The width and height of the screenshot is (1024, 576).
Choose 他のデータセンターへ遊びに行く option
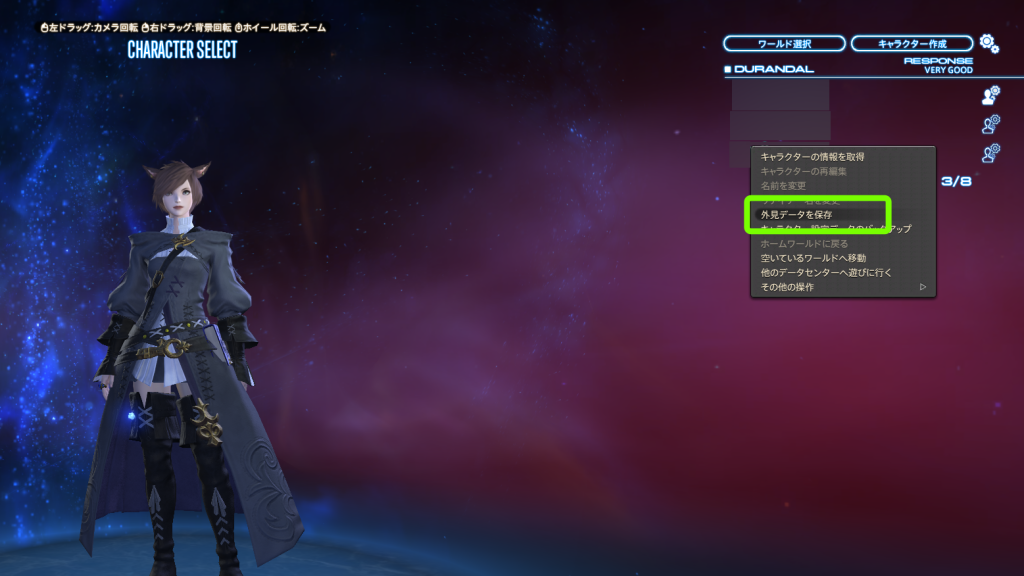(826, 272)
